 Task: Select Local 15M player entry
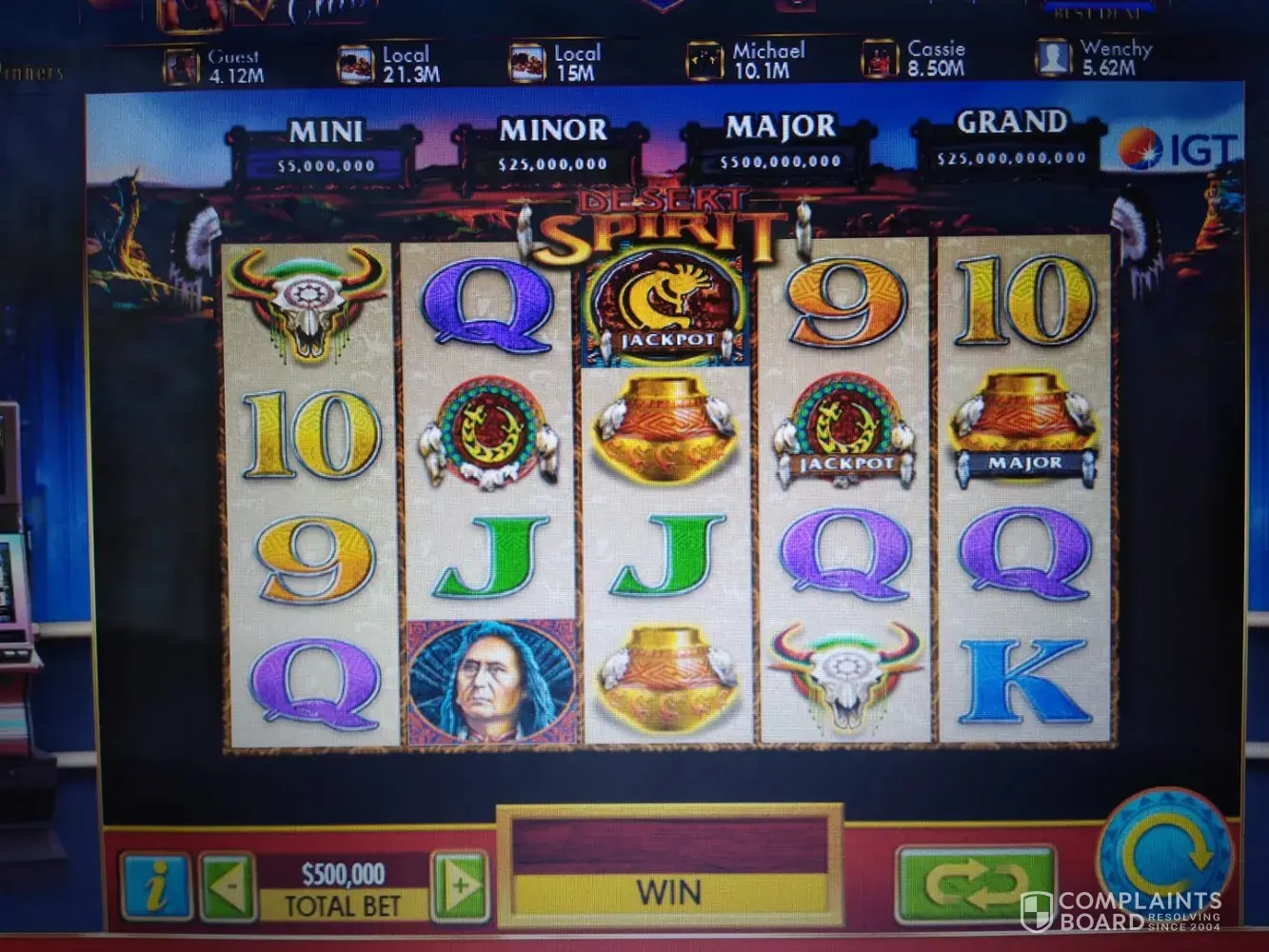pyautogui.click(x=556, y=62)
